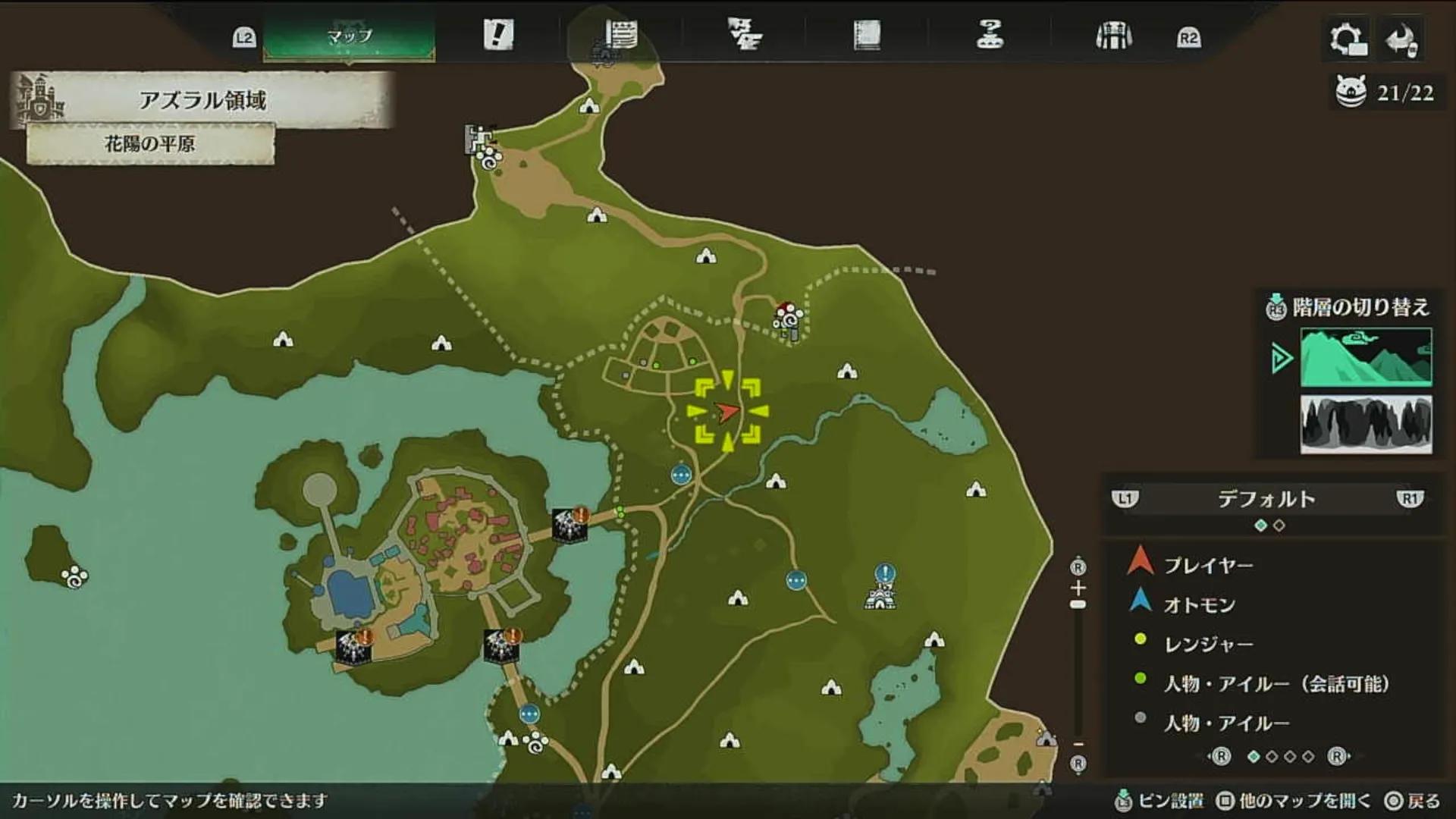1456x819 pixels.
Task: Choose the オトモン legend entry
Action: [1199, 605]
